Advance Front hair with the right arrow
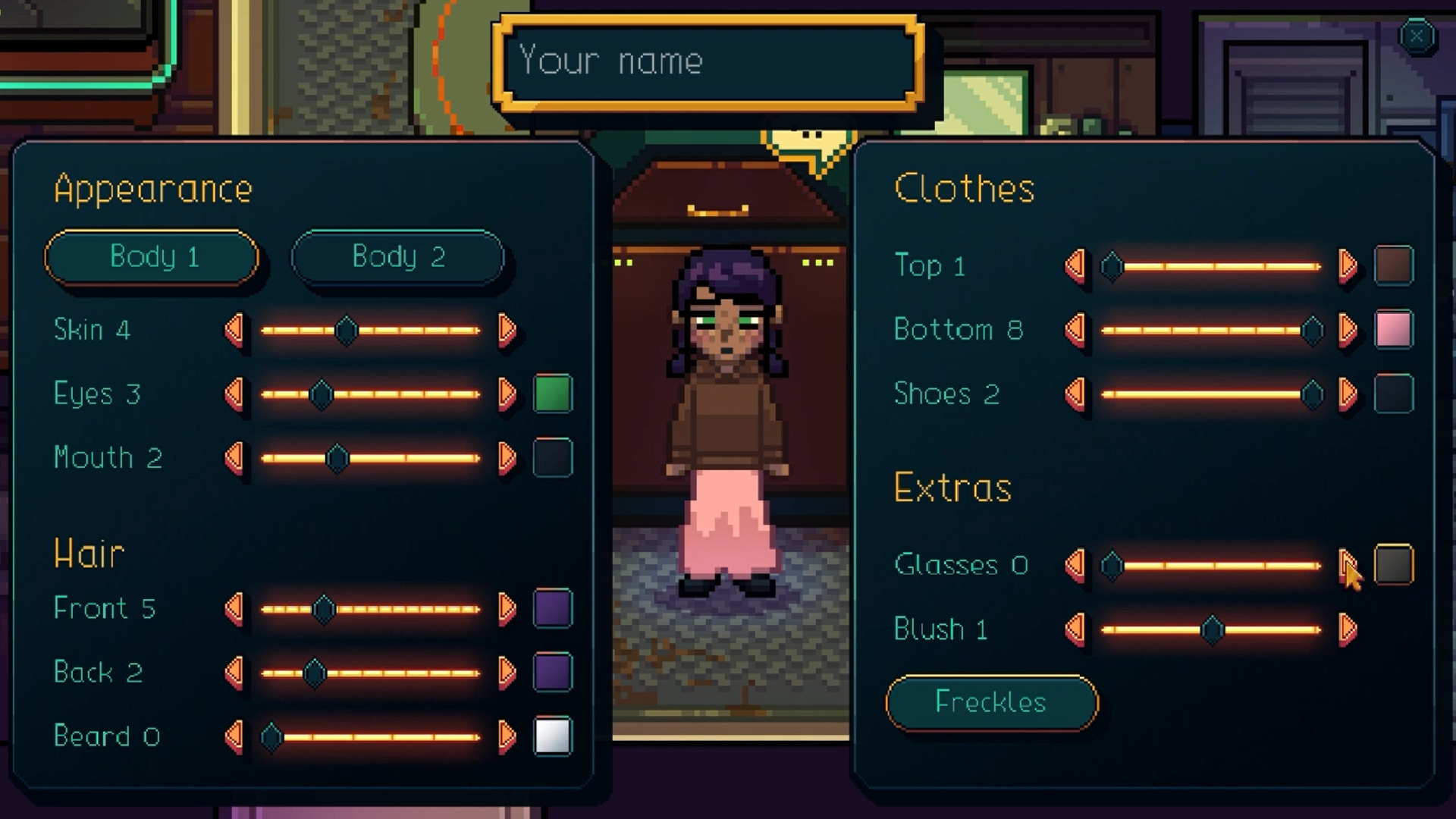The width and height of the screenshot is (1456, 819). click(x=507, y=608)
